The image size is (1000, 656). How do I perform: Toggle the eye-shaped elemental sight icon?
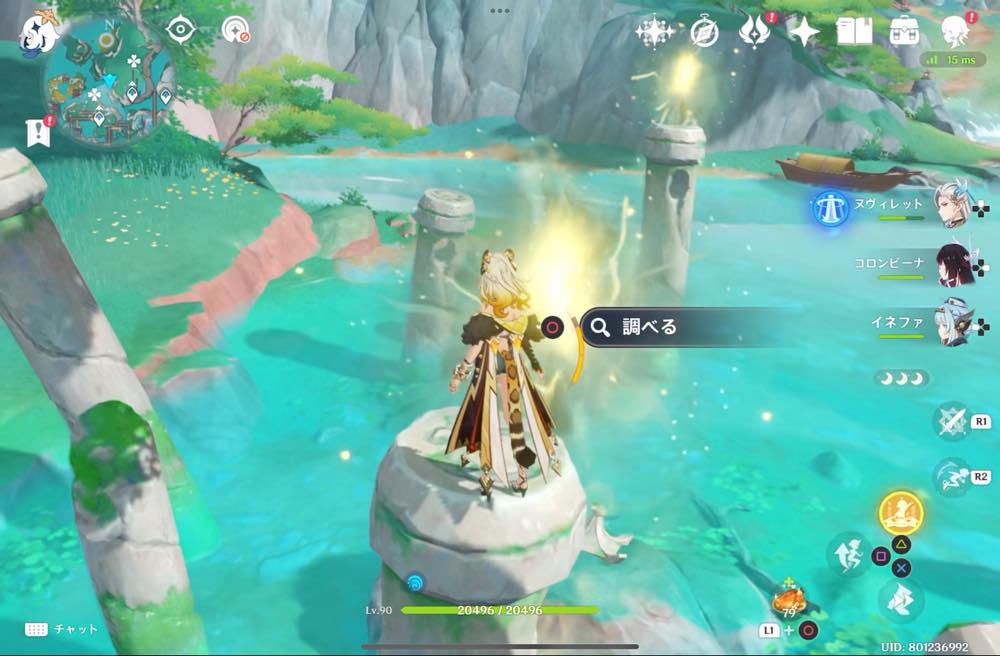click(180, 30)
